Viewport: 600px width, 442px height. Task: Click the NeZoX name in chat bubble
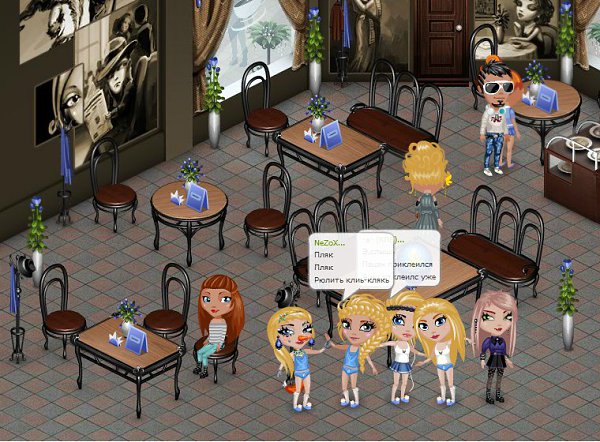[329, 243]
